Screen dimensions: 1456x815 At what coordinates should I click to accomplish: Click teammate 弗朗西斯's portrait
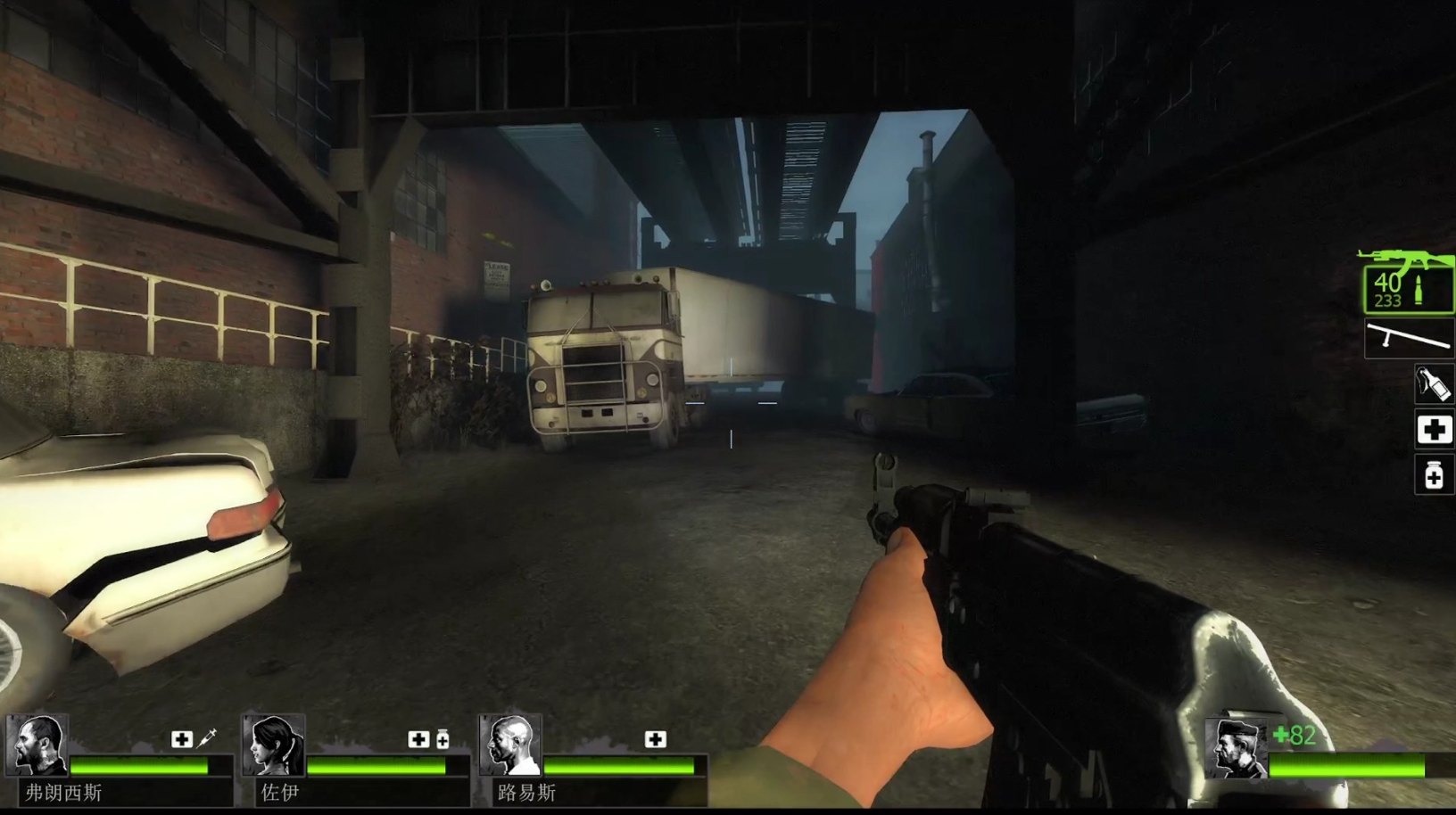[x=37, y=746]
